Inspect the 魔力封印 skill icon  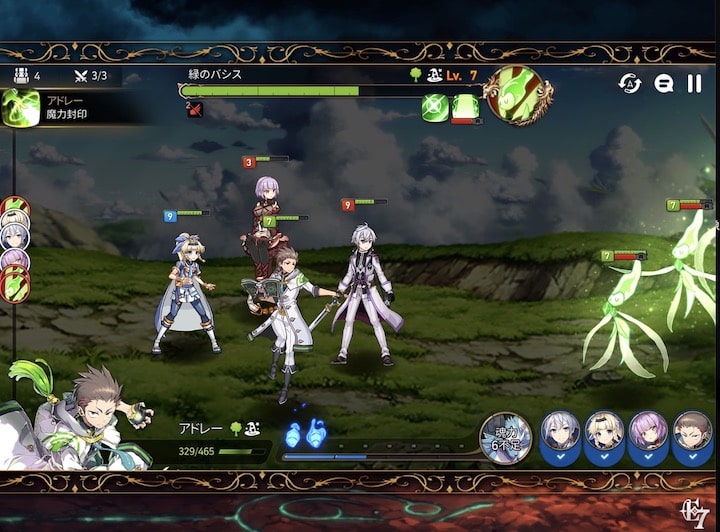click(20, 108)
